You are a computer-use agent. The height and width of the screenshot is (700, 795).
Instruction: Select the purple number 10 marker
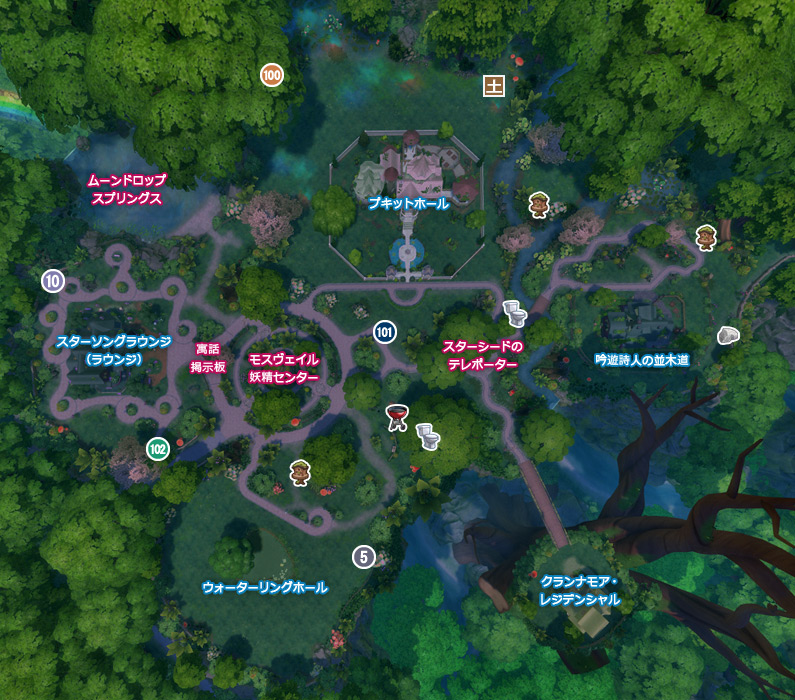53,281
